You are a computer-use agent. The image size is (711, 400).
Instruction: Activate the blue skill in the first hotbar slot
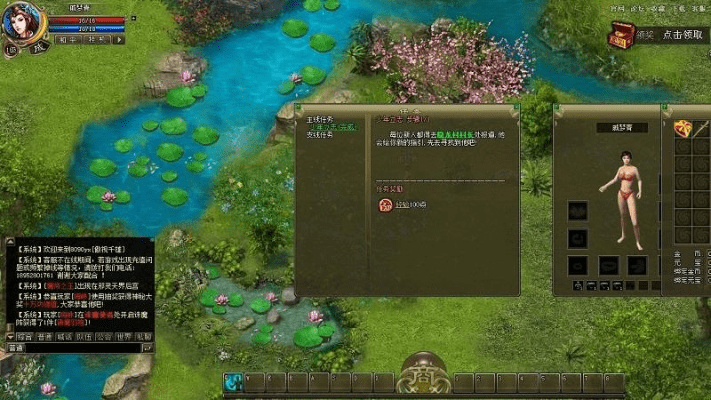pyautogui.click(x=233, y=381)
